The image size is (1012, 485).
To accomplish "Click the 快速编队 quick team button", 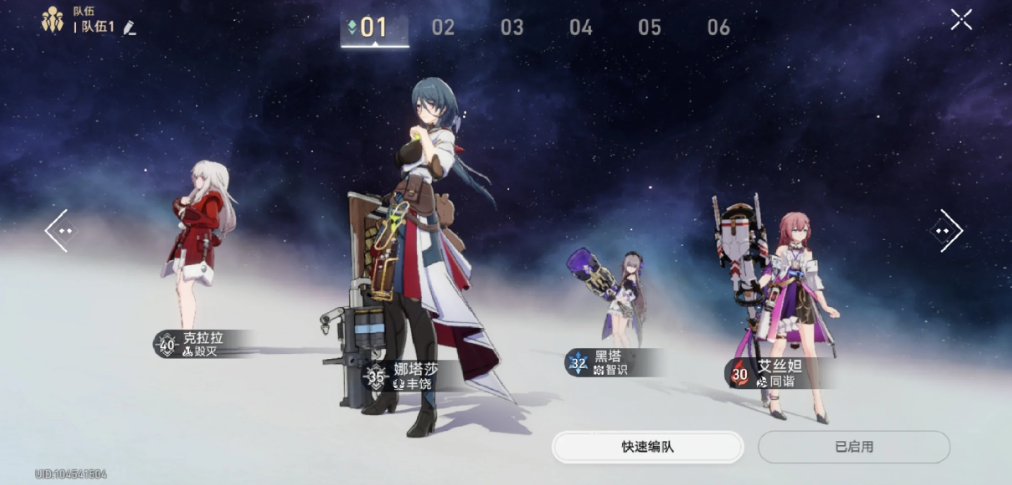I will (647, 447).
